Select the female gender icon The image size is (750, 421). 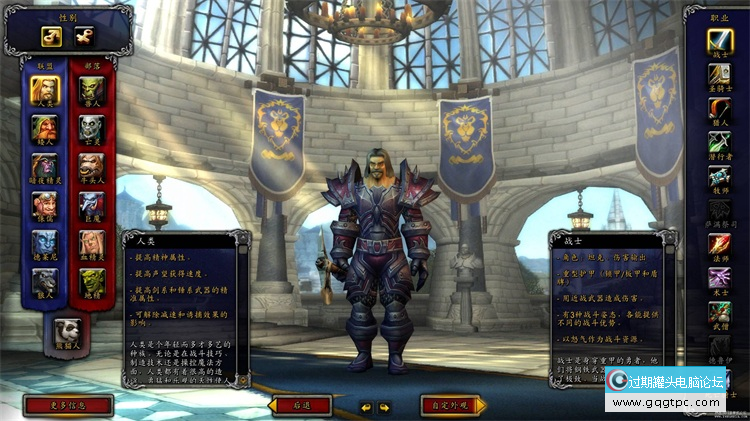click(x=84, y=36)
